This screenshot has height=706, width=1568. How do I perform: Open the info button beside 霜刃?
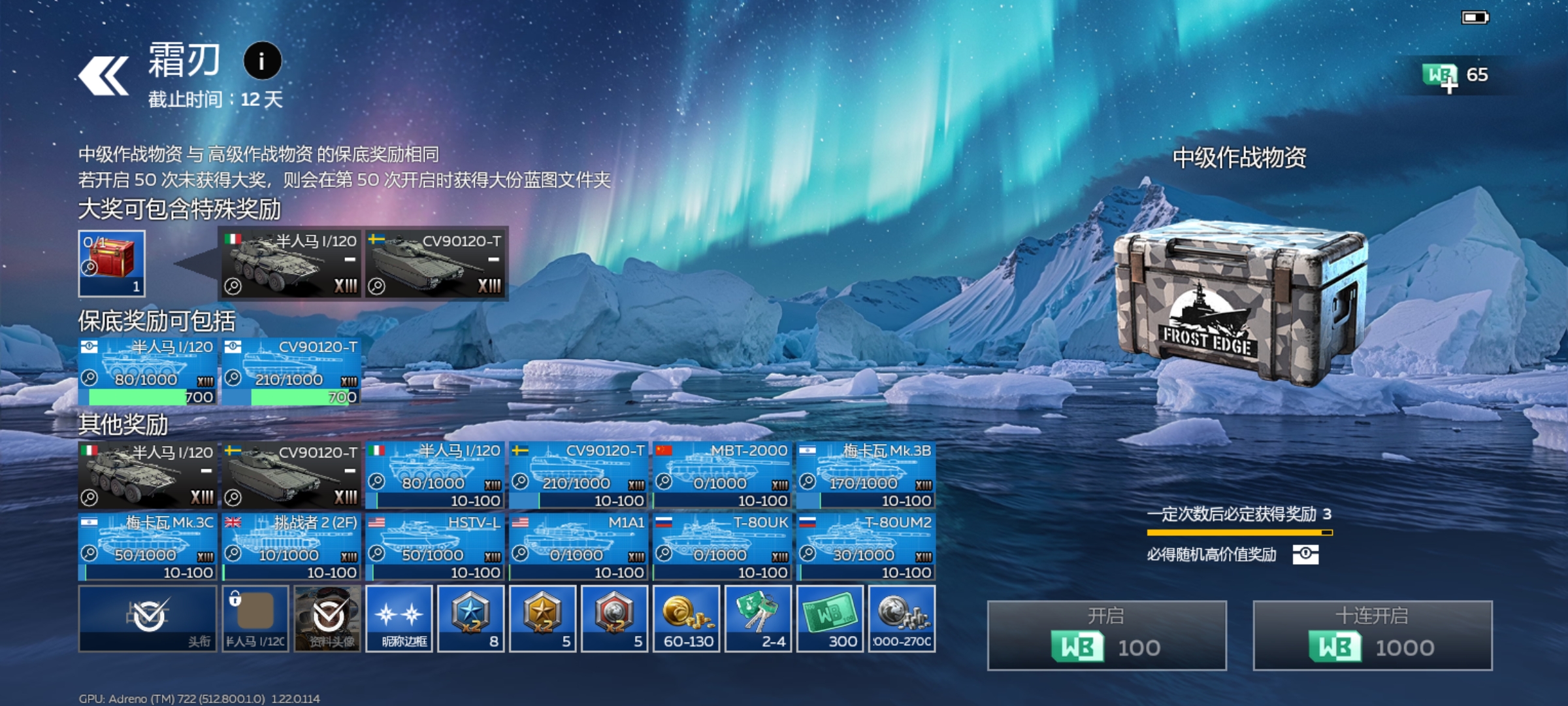point(262,61)
